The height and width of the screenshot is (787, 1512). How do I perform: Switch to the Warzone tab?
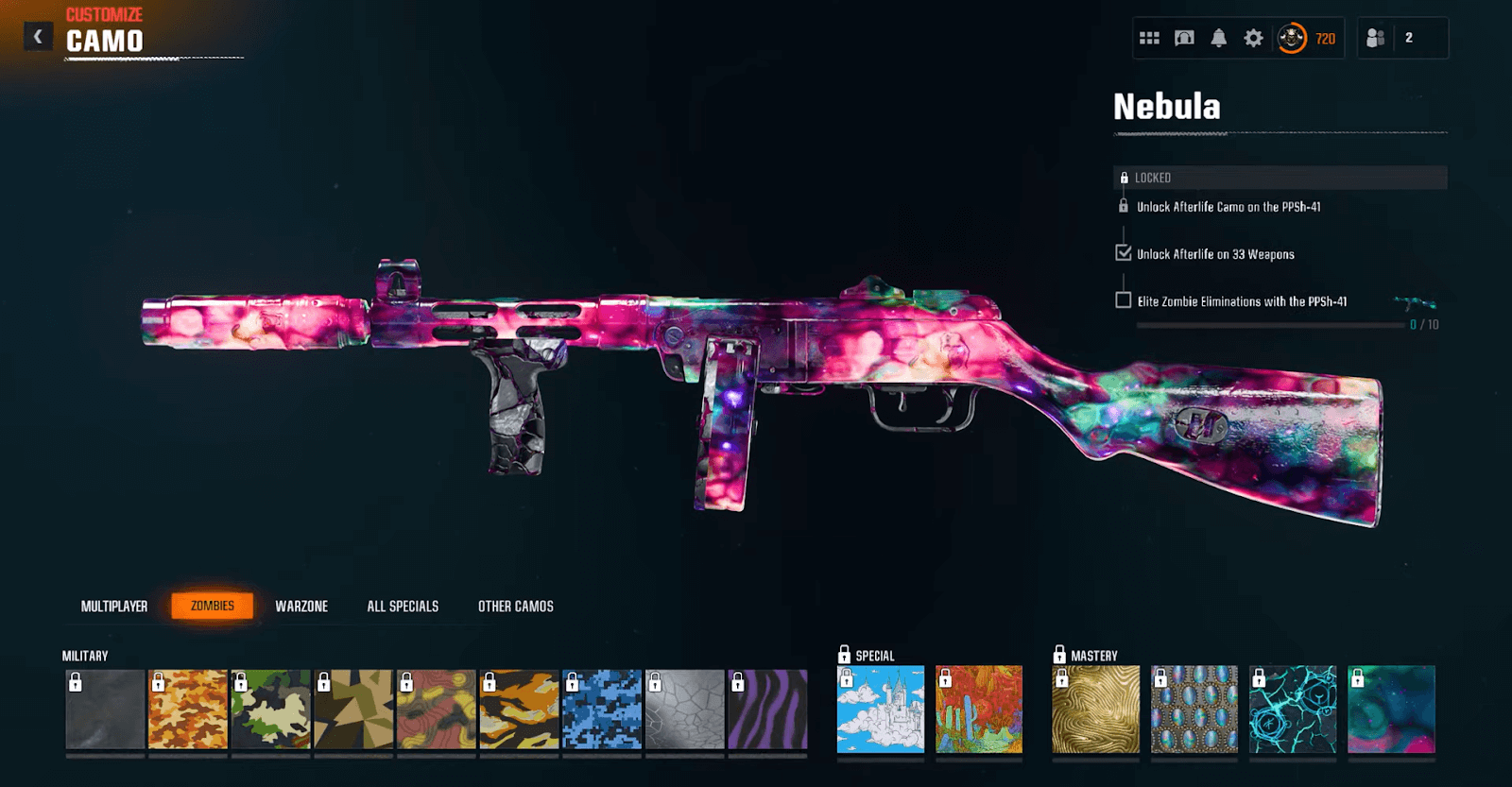[303, 606]
